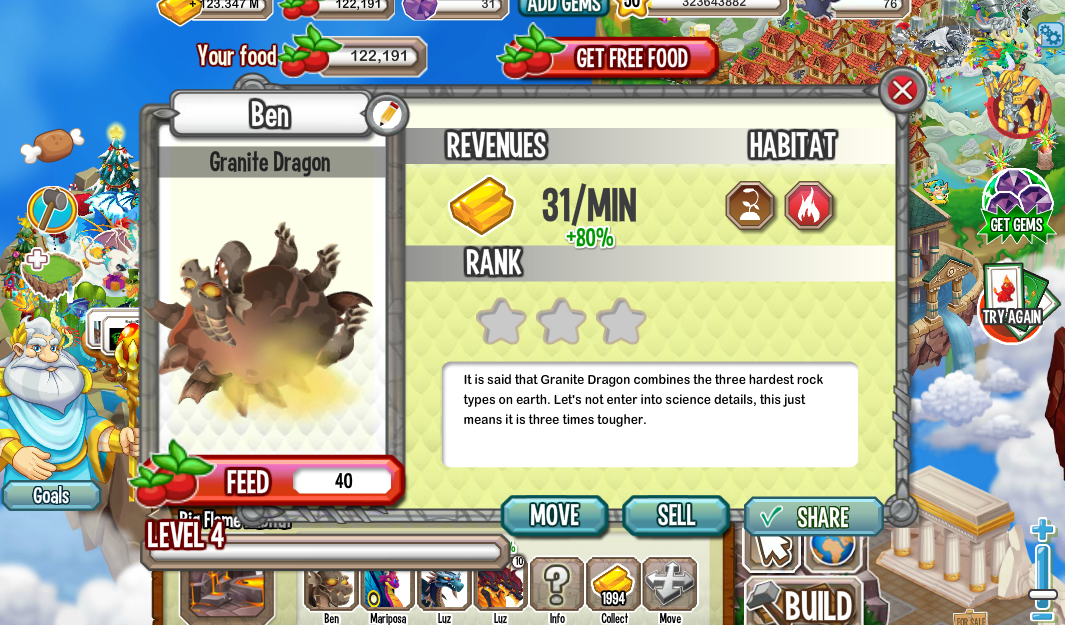The height and width of the screenshot is (625, 1065).
Task: Zoom in with the blue plus button
Action: (1043, 530)
